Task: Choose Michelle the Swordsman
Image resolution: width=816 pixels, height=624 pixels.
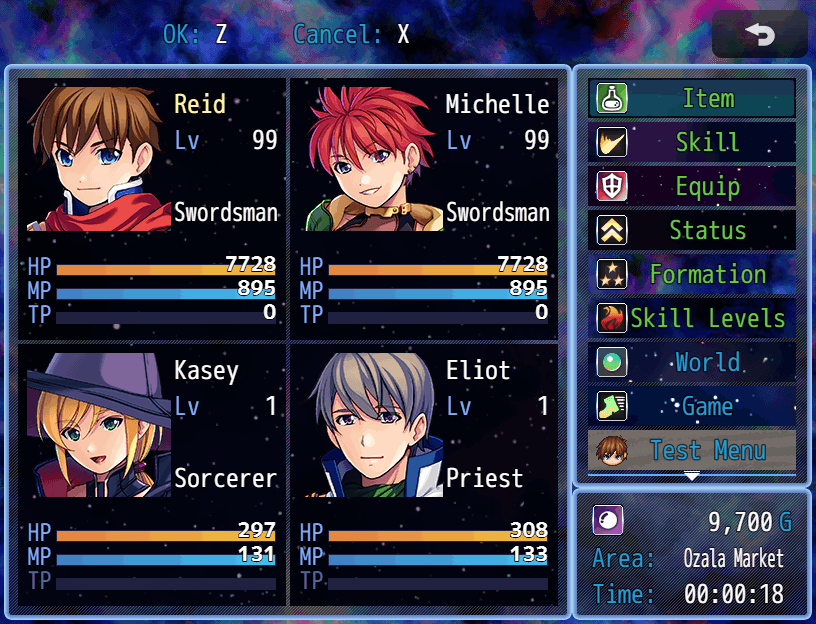Action: point(424,207)
